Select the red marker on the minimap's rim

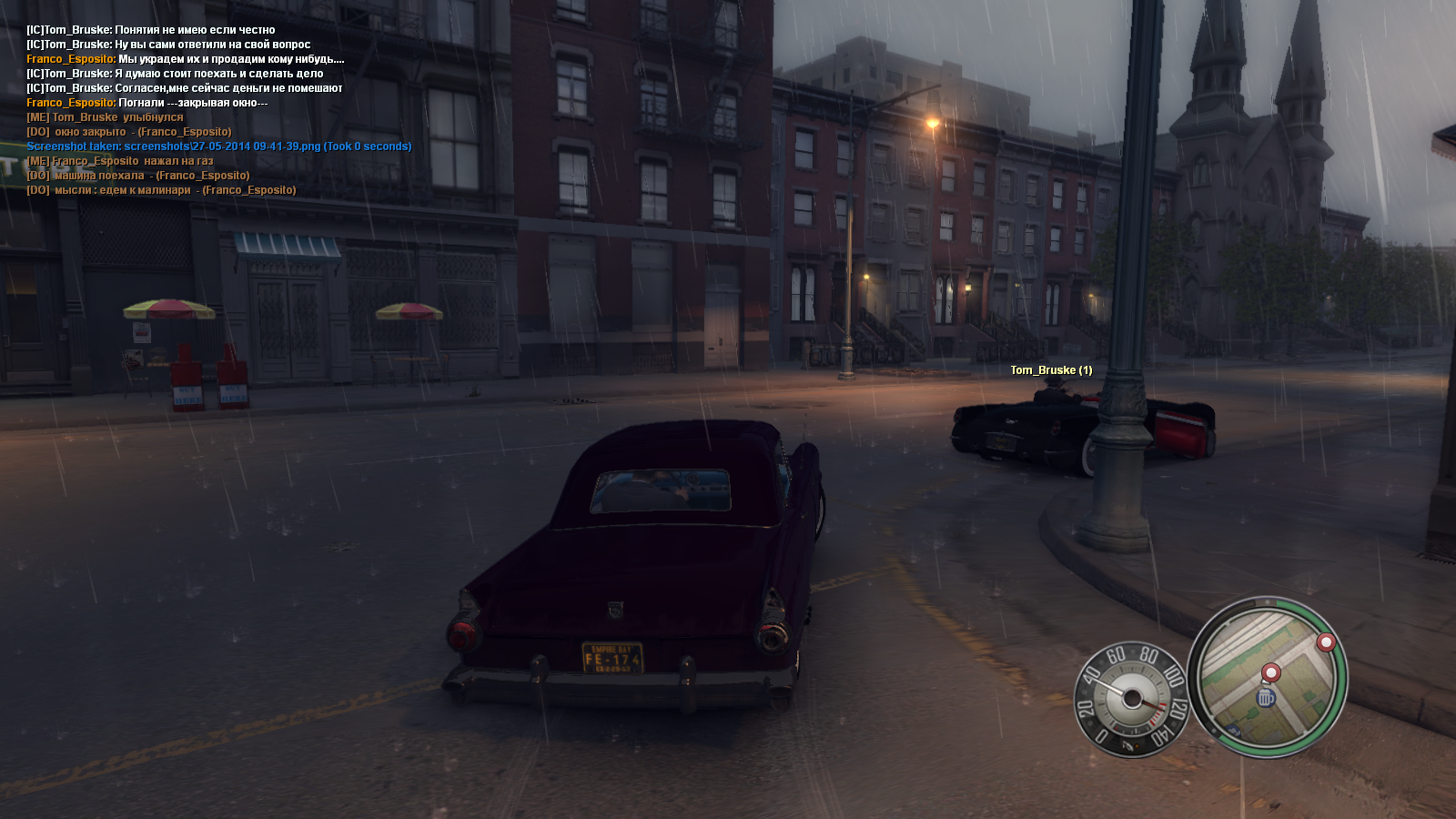[x=1326, y=642]
